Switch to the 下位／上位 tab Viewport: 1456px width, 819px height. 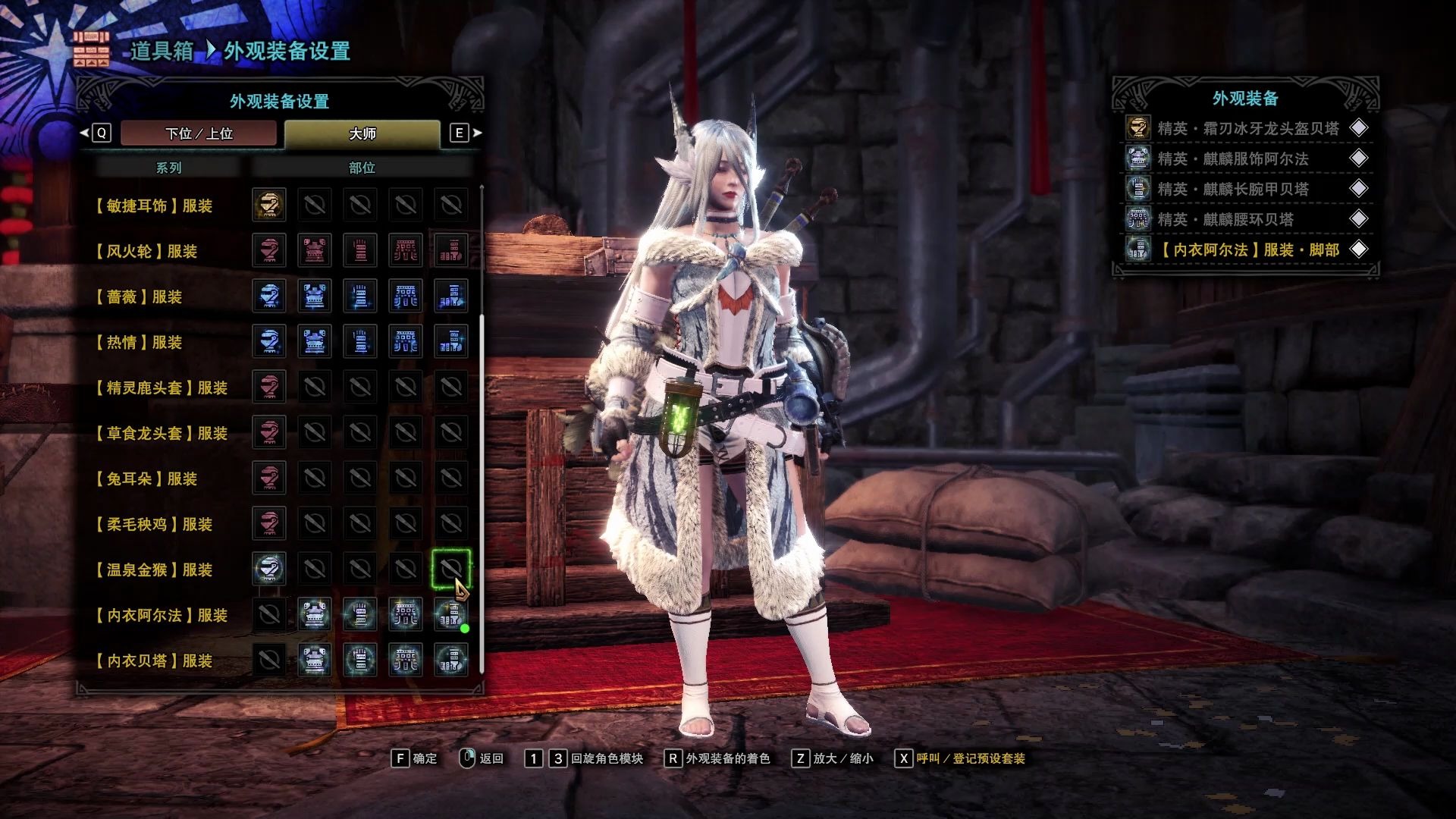pyautogui.click(x=199, y=133)
